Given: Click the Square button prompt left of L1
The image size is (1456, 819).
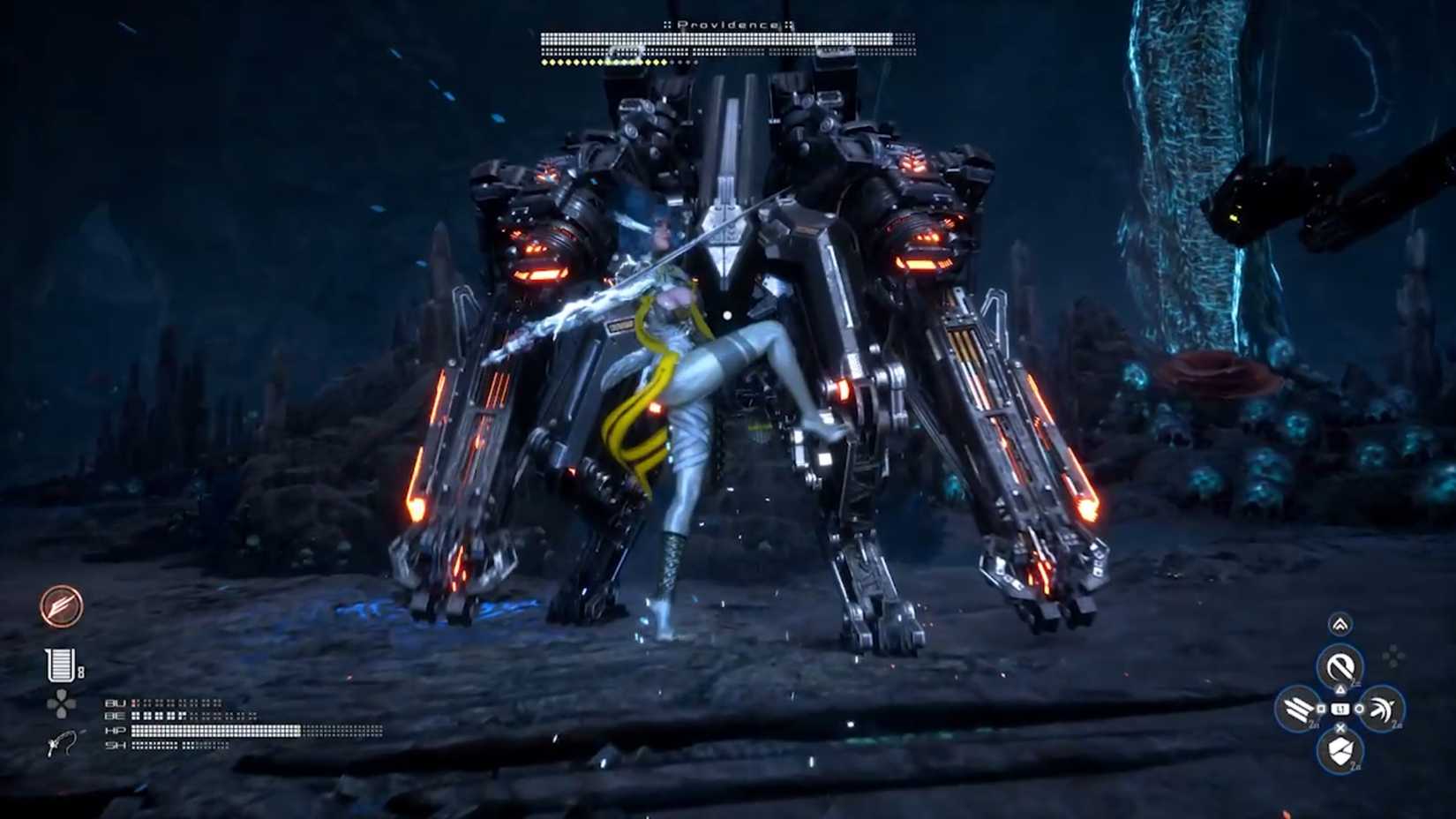Looking at the screenshot, I should (x=1320, y=708).
